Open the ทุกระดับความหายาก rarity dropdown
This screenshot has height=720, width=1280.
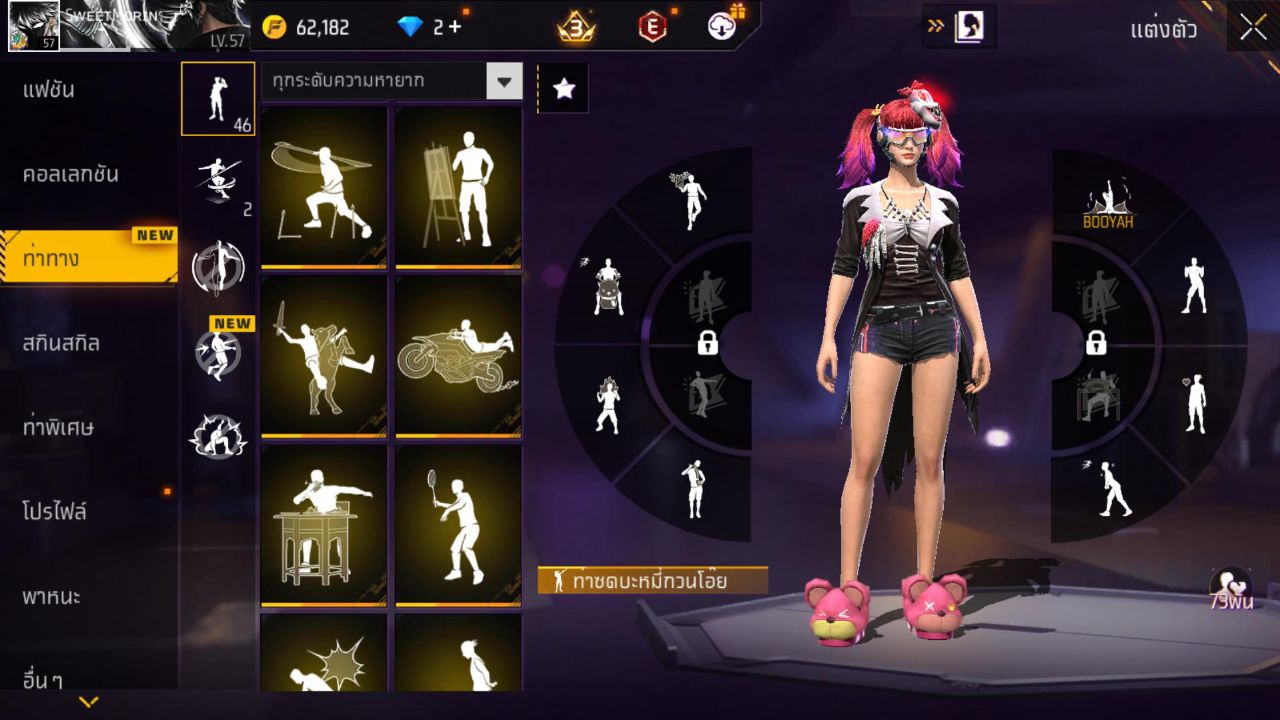click(x=391, y=82)
